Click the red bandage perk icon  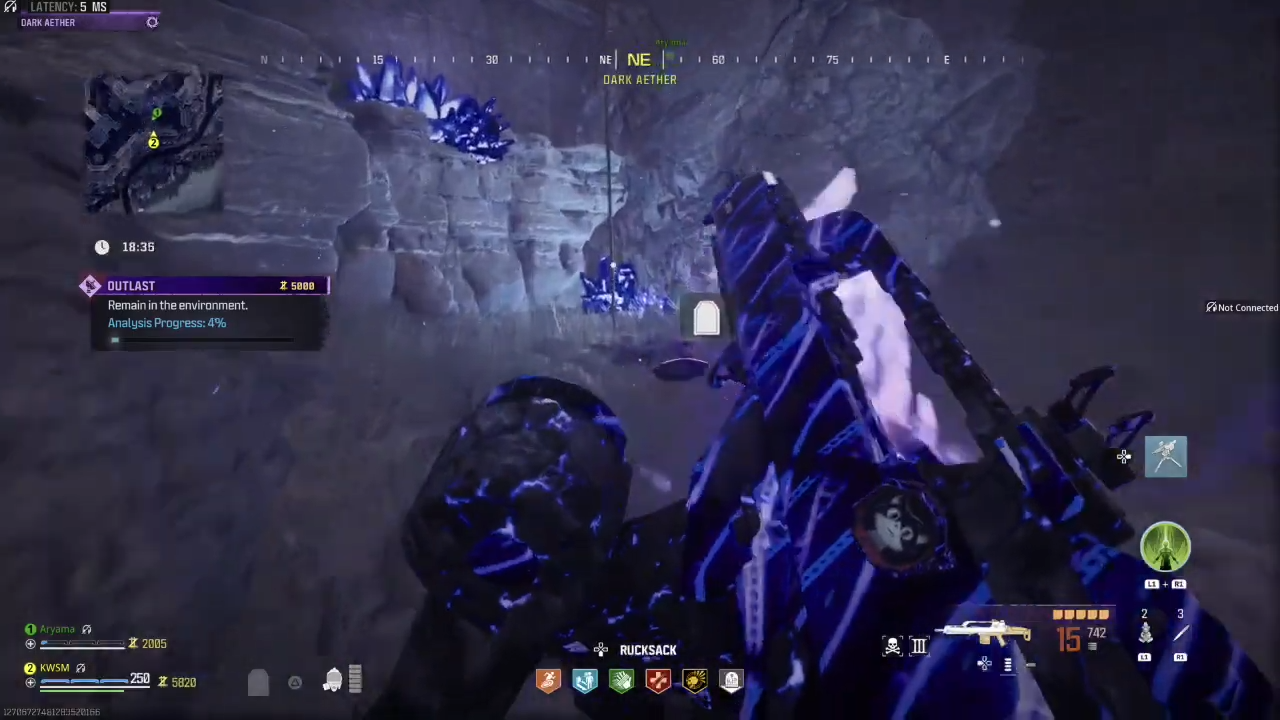(657, 681)
